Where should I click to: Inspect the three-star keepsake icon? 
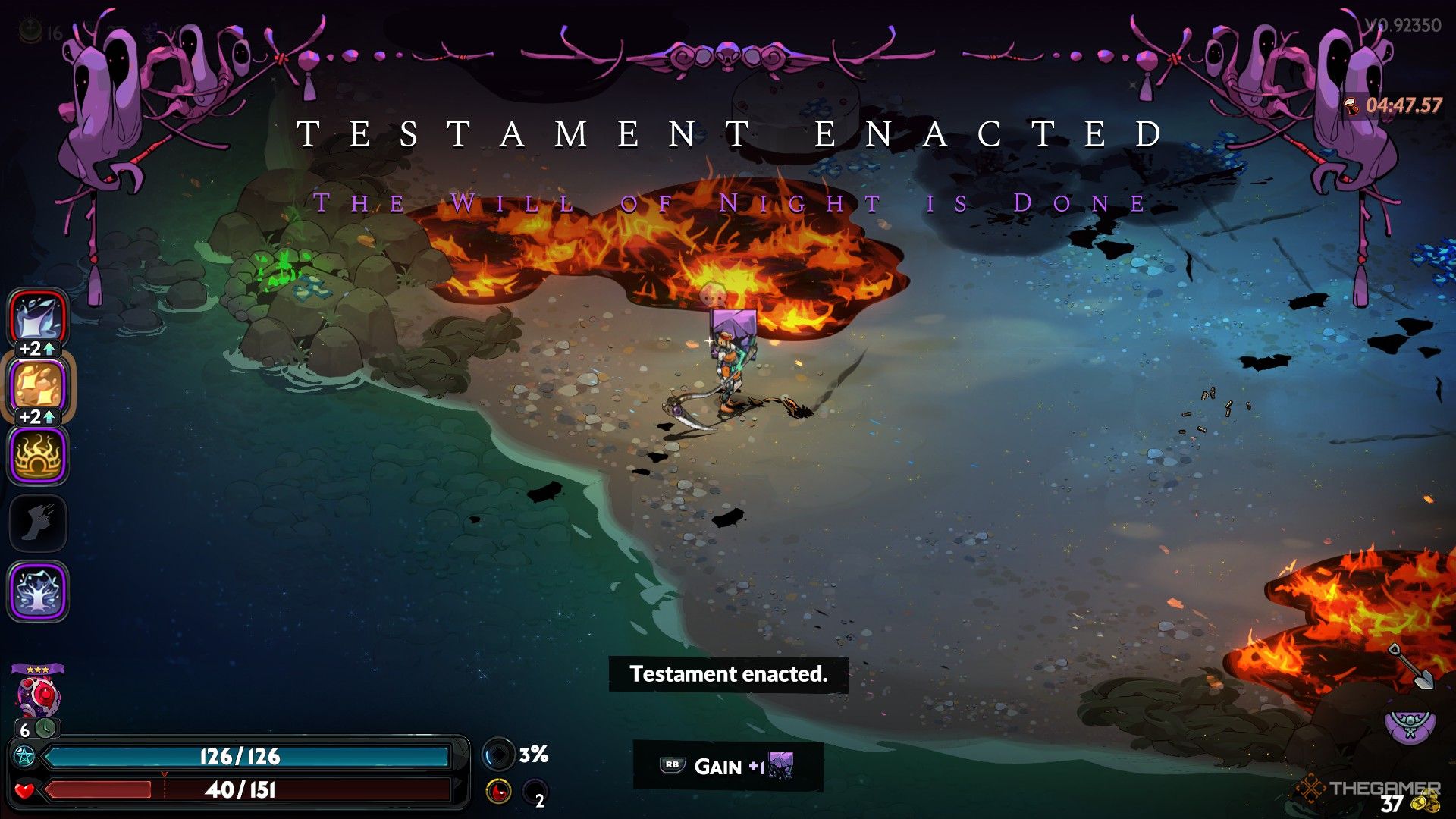click(x=37, y=692)
